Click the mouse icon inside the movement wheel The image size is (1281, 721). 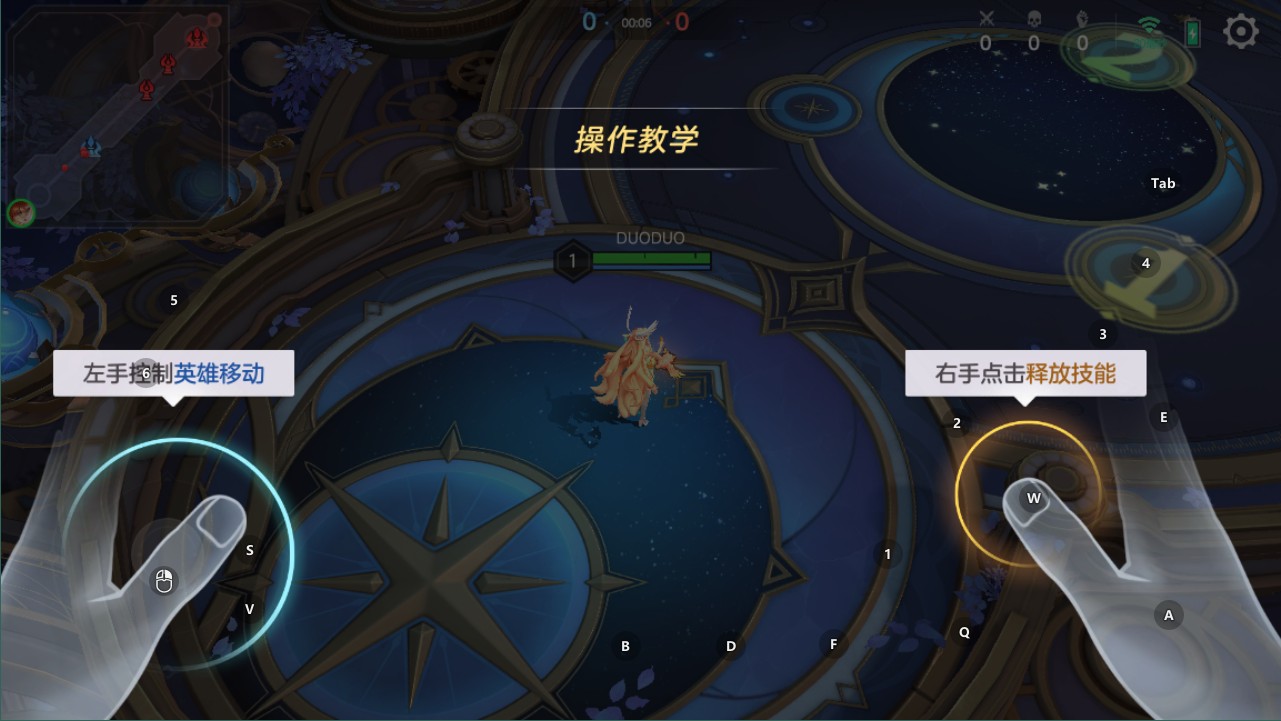pyautogui.click(x=163, y=578)
